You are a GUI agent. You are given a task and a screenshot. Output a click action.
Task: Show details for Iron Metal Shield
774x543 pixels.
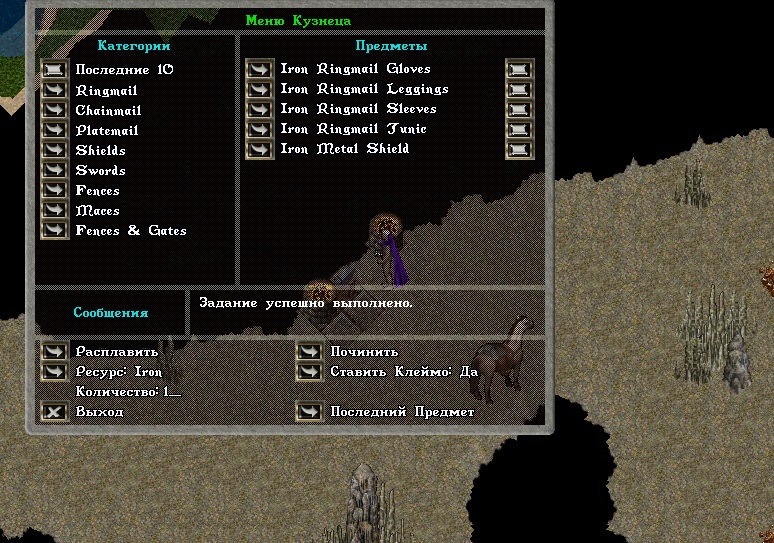(x=519, y=149)
